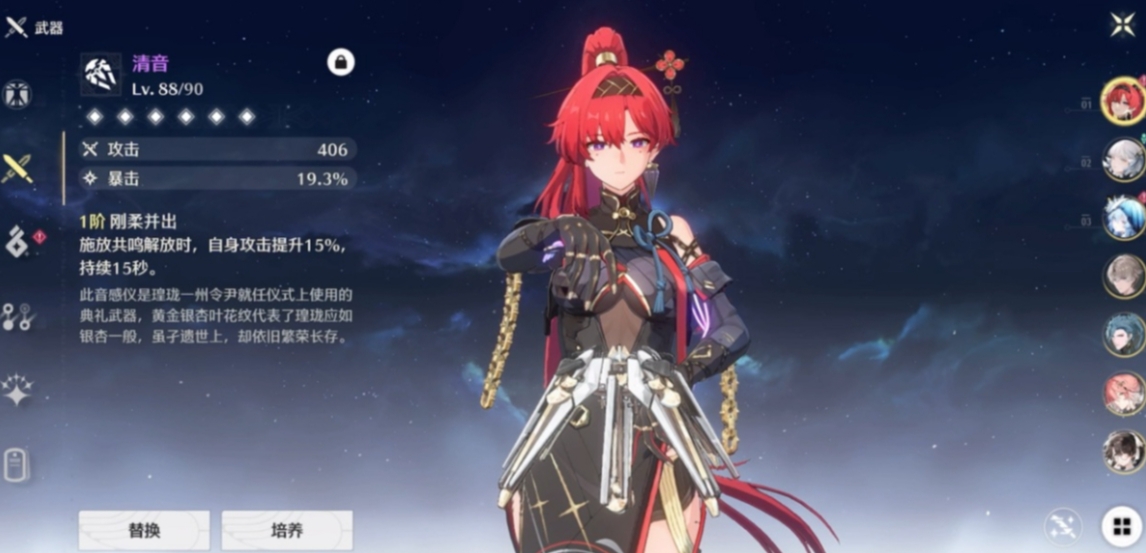Select the 清音 weapon icon
This screenshot has width=1146, height=553.
tap(101, 74)
